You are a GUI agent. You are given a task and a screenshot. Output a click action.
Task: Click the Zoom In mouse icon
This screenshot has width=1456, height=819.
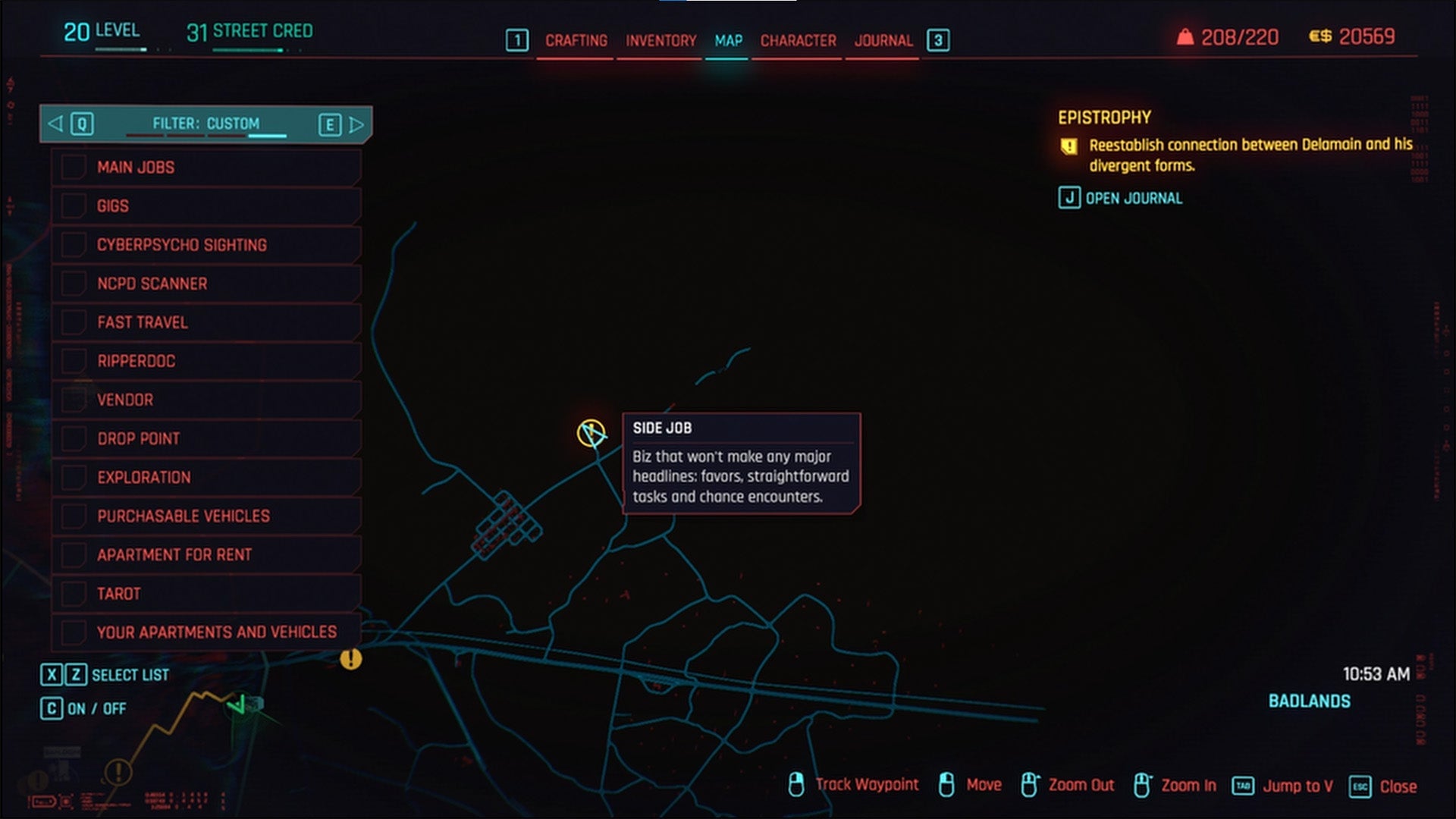1142,786
